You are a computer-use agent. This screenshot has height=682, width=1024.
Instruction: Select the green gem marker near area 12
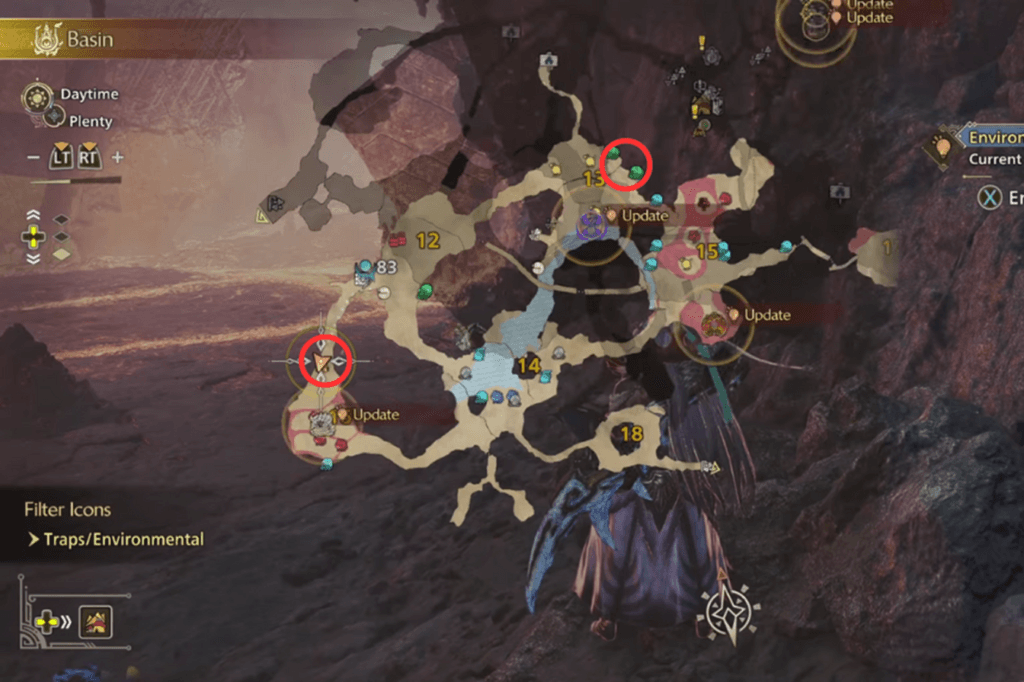click(x=425, y=291)
